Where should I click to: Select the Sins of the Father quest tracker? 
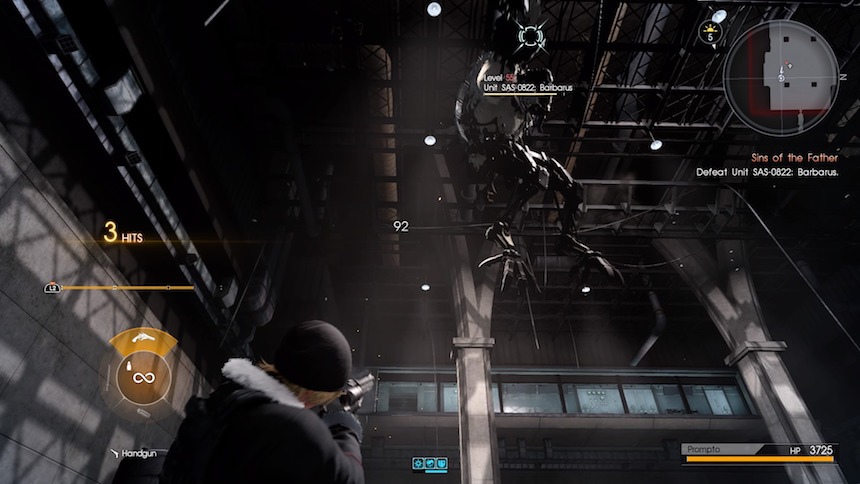coord(795,158)
